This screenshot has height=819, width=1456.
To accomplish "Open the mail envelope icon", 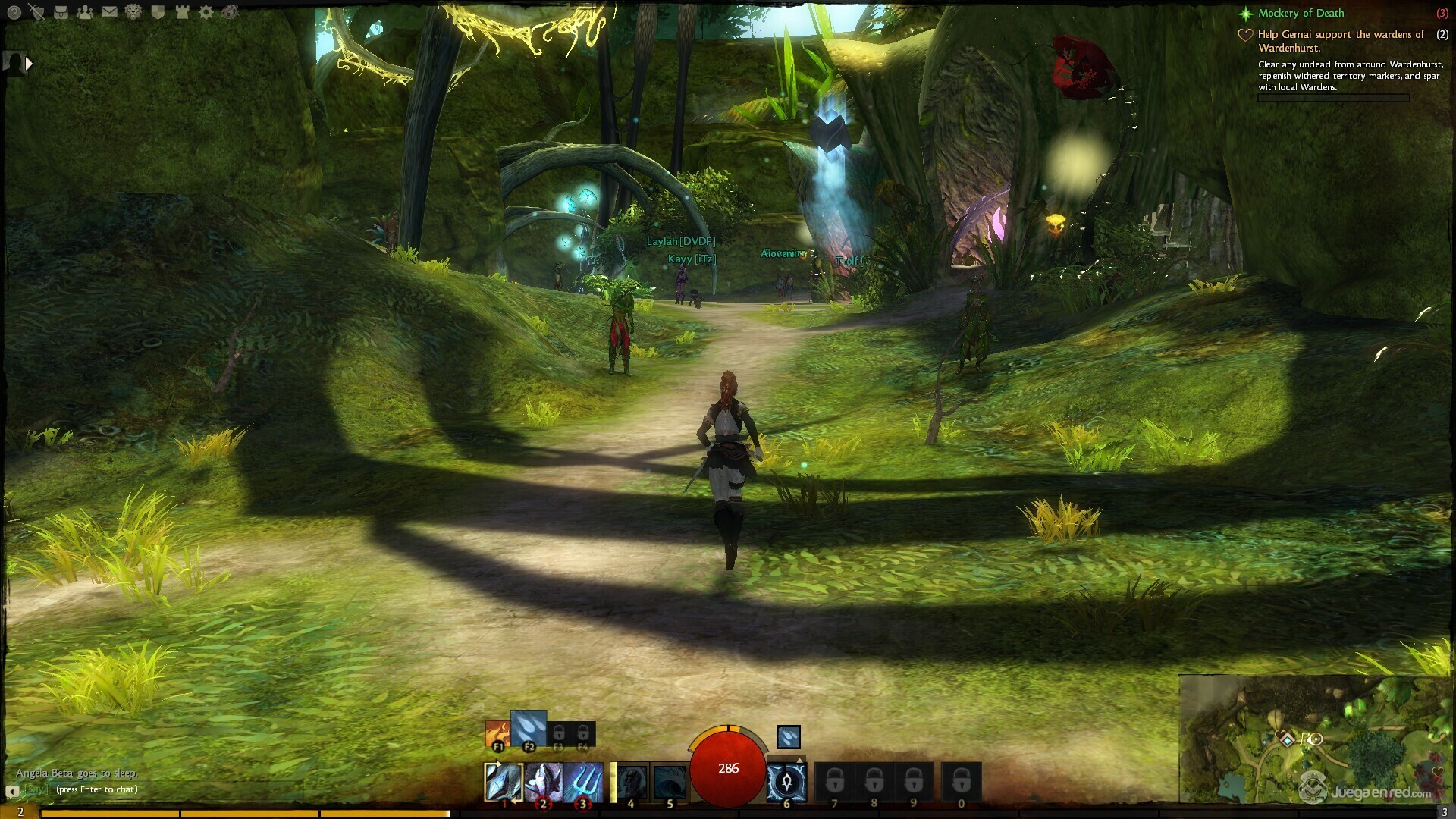I will pos(109,12).
